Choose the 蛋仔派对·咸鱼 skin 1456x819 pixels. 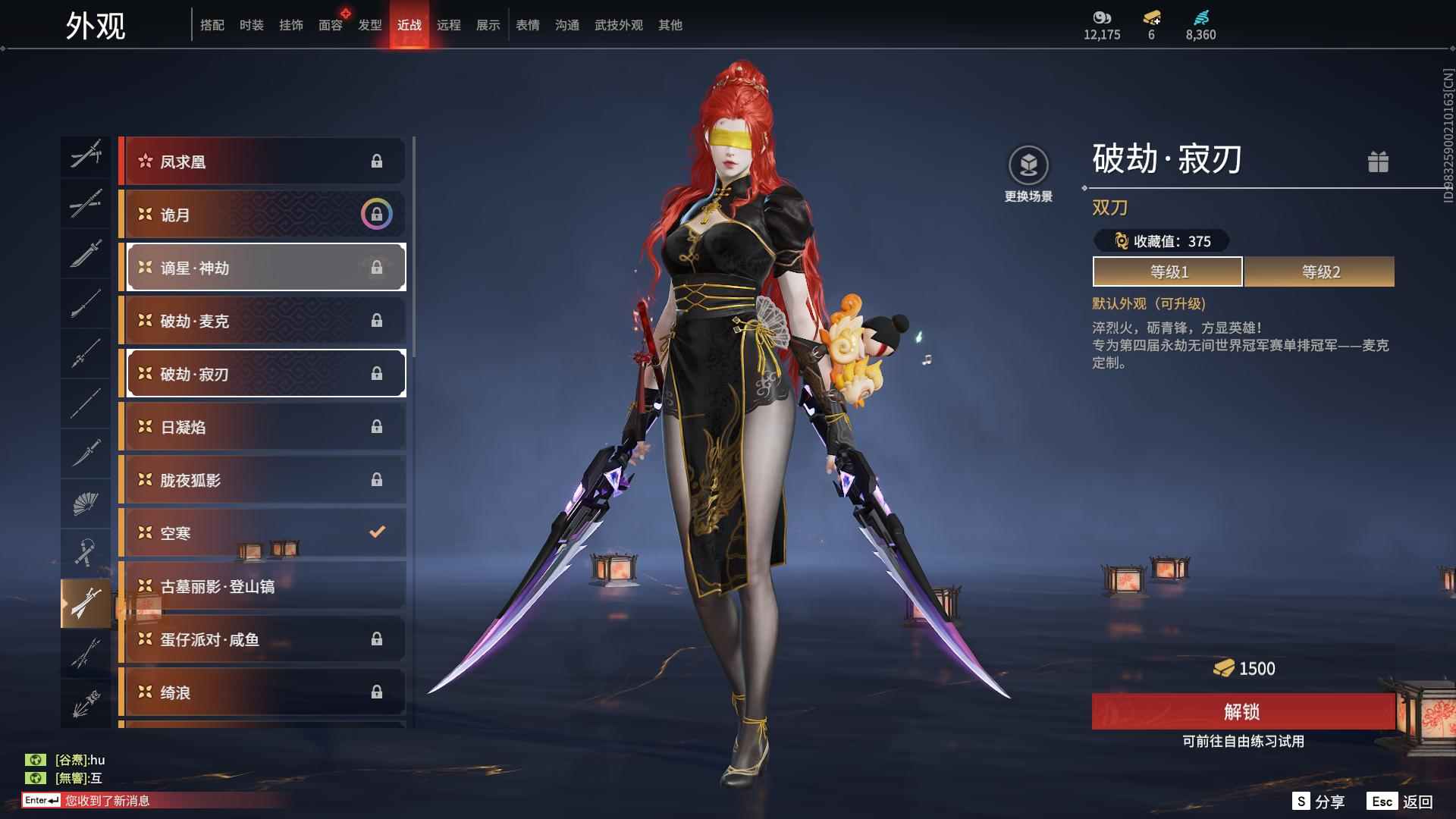(x=263, y=639)
